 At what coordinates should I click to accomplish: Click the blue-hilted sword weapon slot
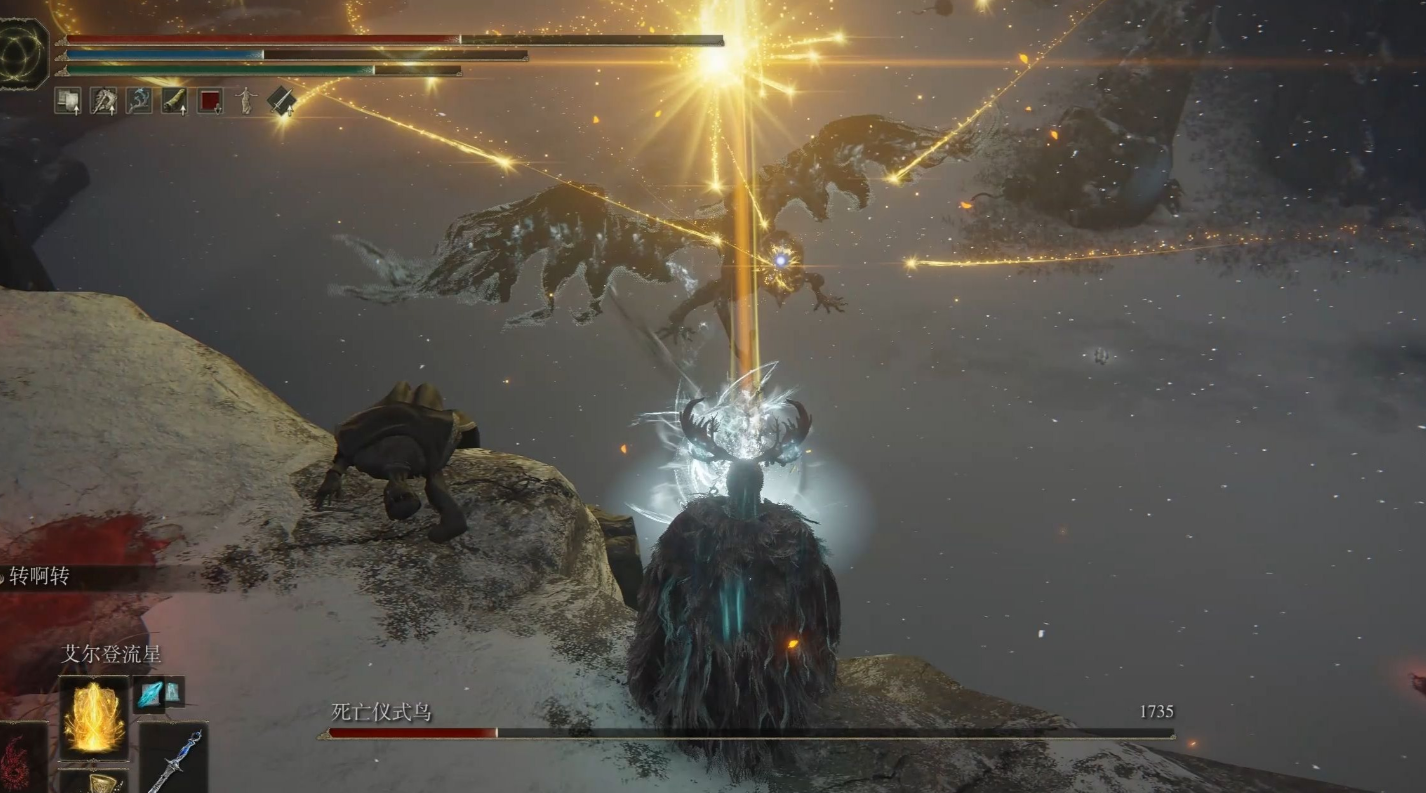[x=174, y=758]
